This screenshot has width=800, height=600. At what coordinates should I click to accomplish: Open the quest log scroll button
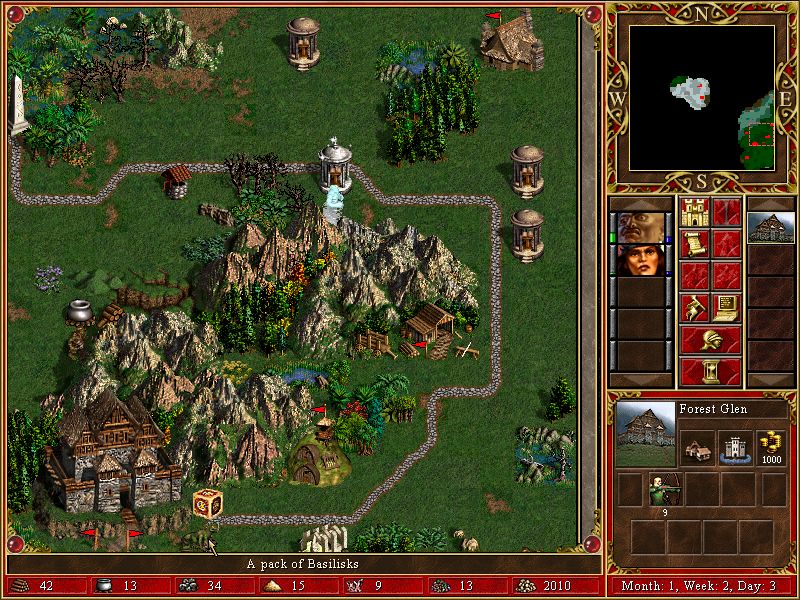pos(695,244)
